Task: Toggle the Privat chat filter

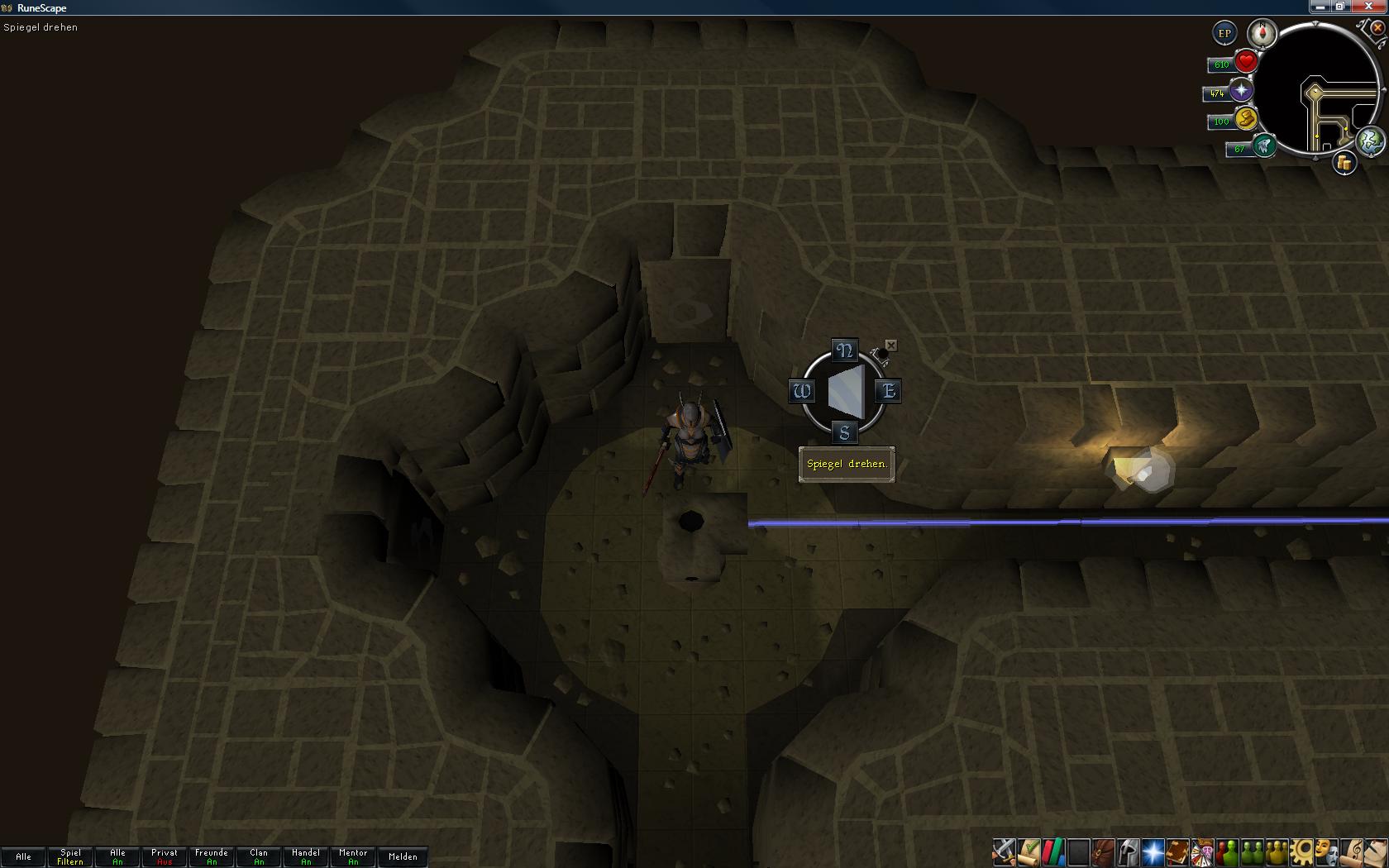Action: pos(165,856)
